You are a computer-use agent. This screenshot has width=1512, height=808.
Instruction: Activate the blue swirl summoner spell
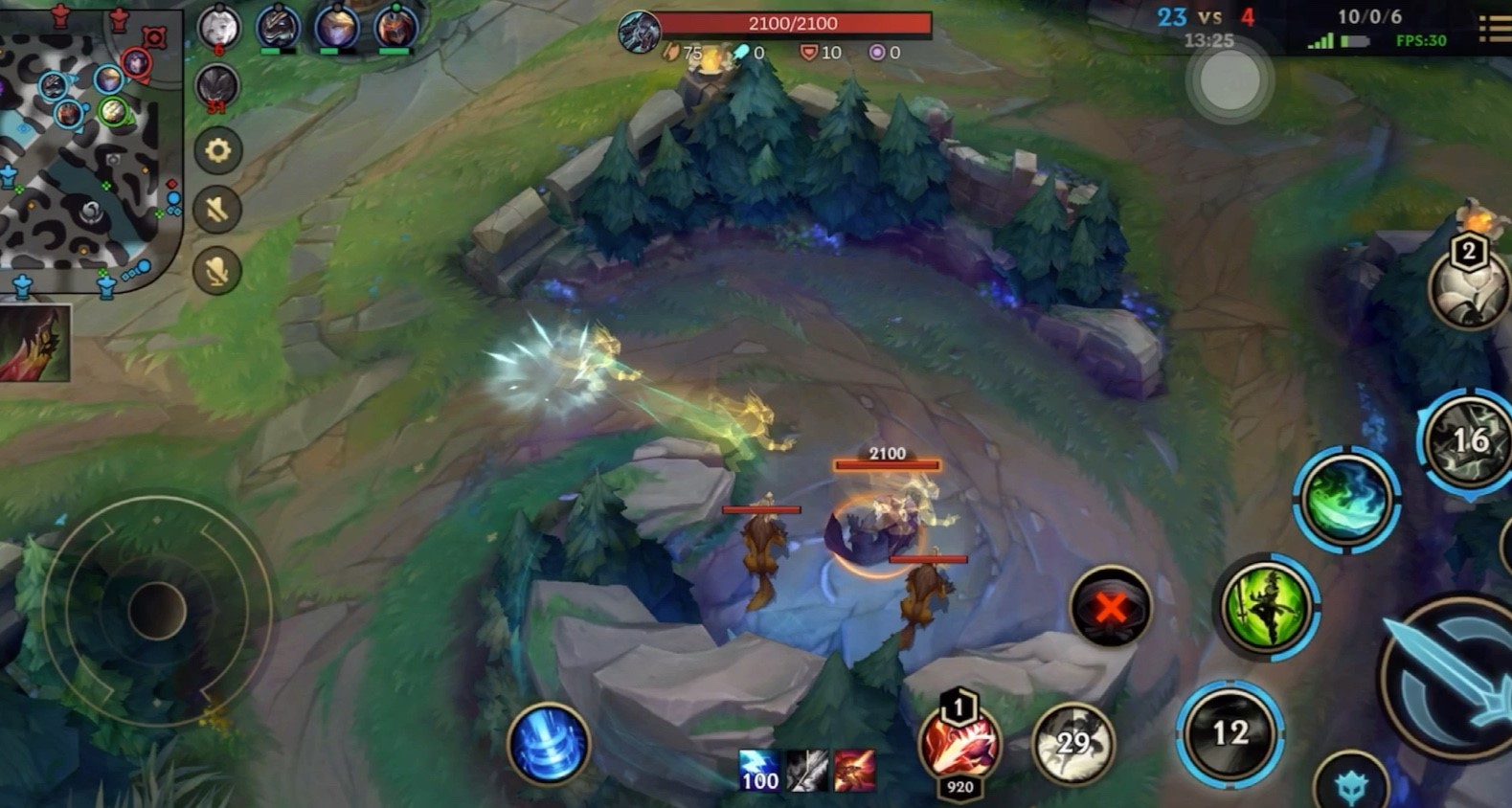click(549, 744)
